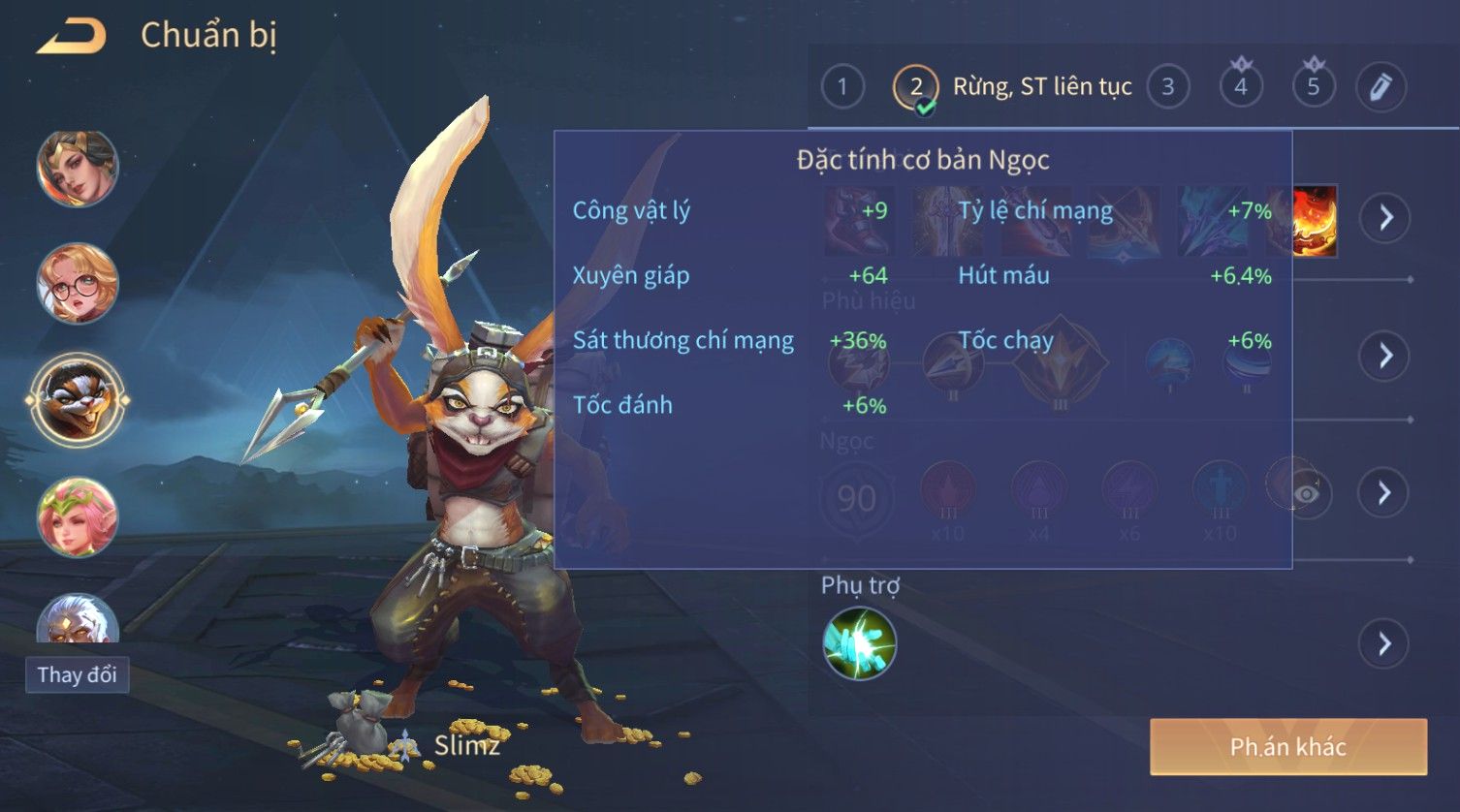Pick the crowned dark-haired hero portrait
The height and width of the screenshot is (812, 1460).
78,170
